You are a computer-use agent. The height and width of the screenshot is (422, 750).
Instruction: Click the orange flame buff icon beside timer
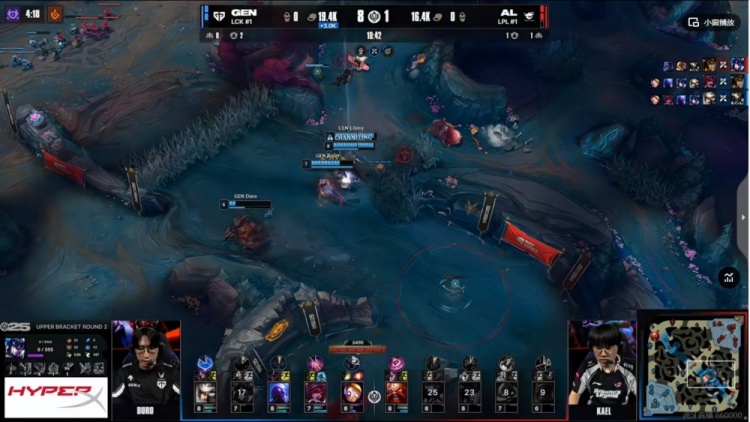click(56, 14)
